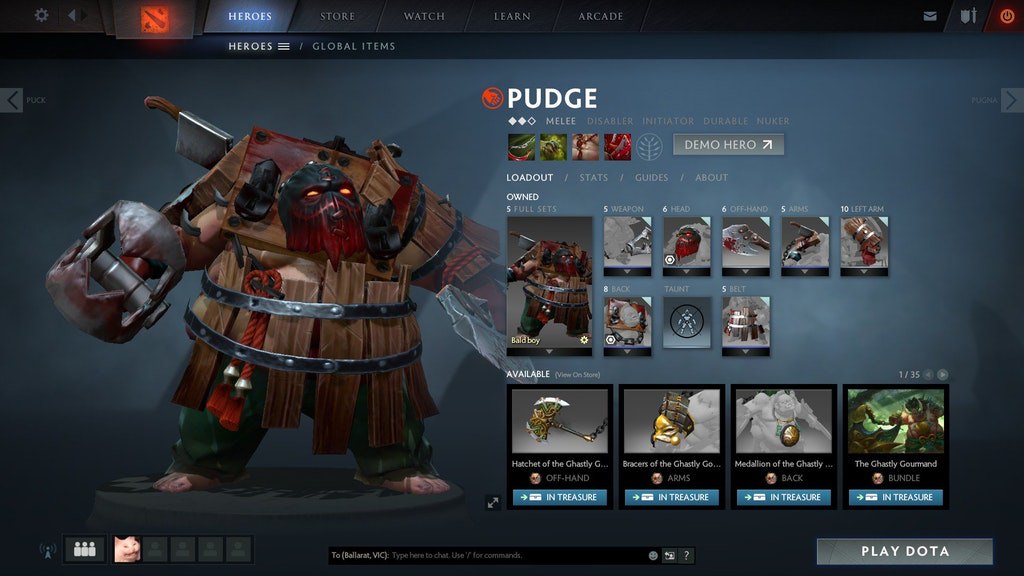The image size is (1024, 576).
Task: Click the Demo Hero button
Action: pos(727,145)
